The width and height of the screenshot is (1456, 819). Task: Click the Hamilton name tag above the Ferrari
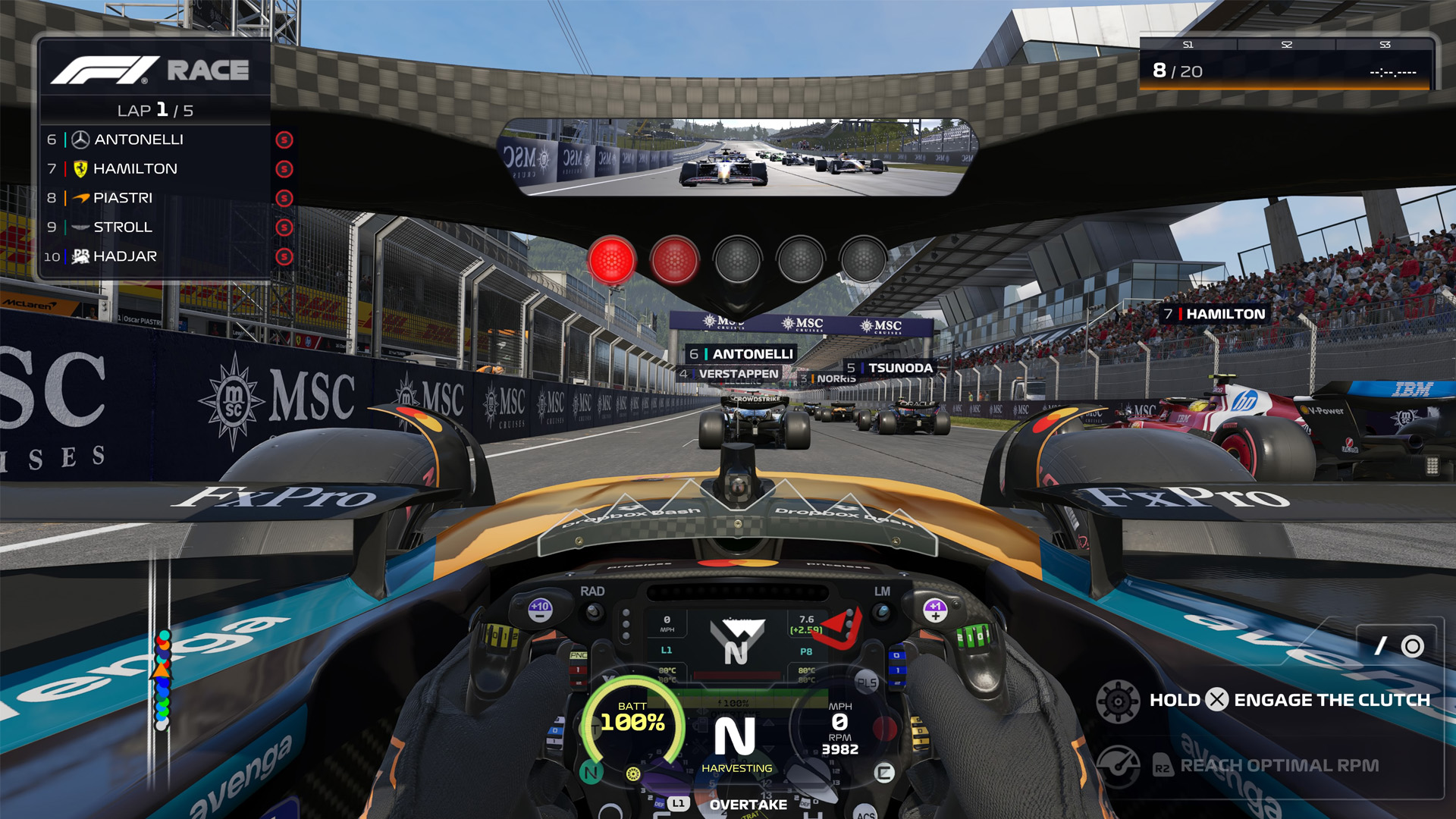pos(1216,314)
